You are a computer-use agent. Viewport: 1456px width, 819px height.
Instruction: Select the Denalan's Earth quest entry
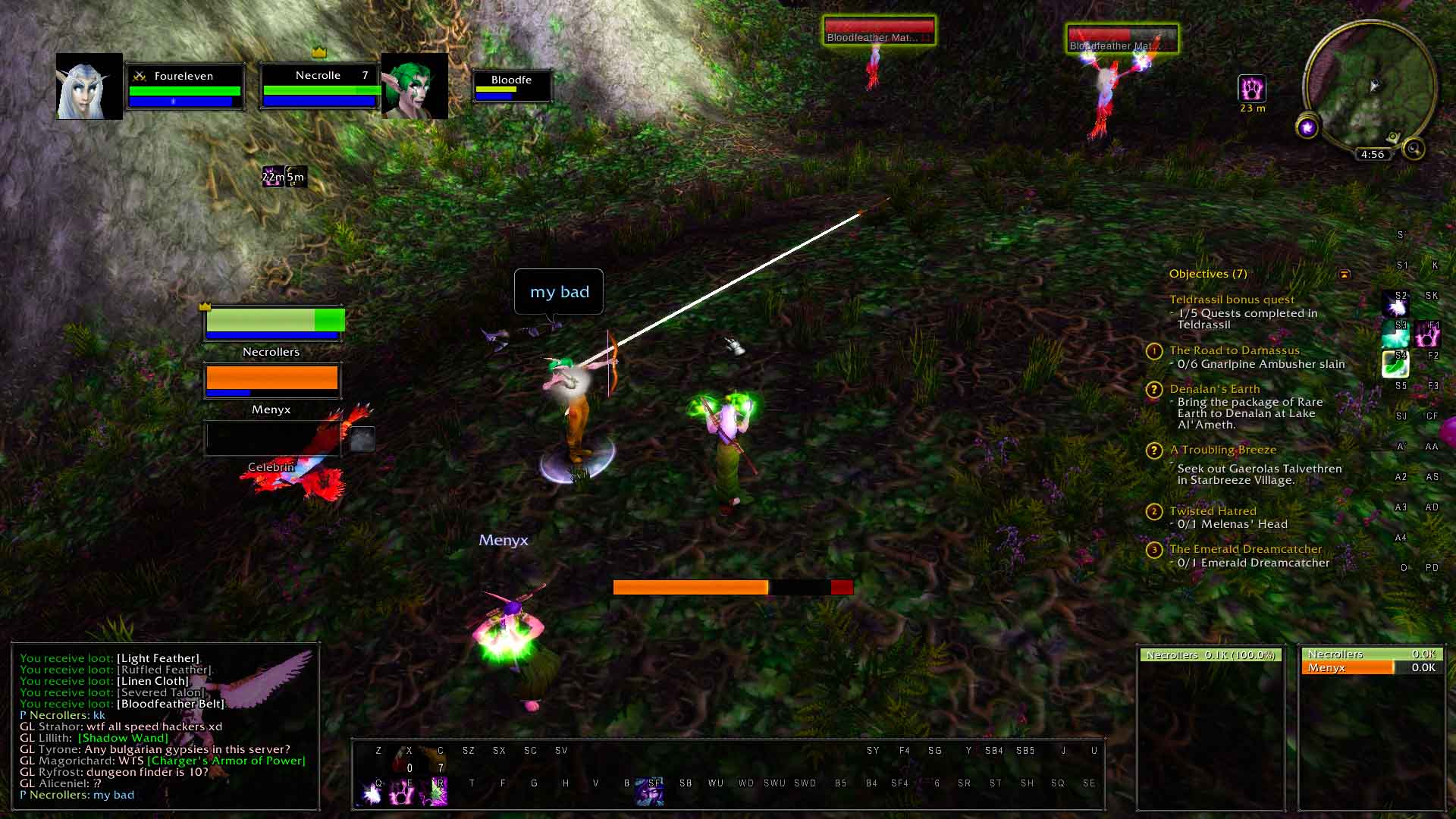(1214, 389)
